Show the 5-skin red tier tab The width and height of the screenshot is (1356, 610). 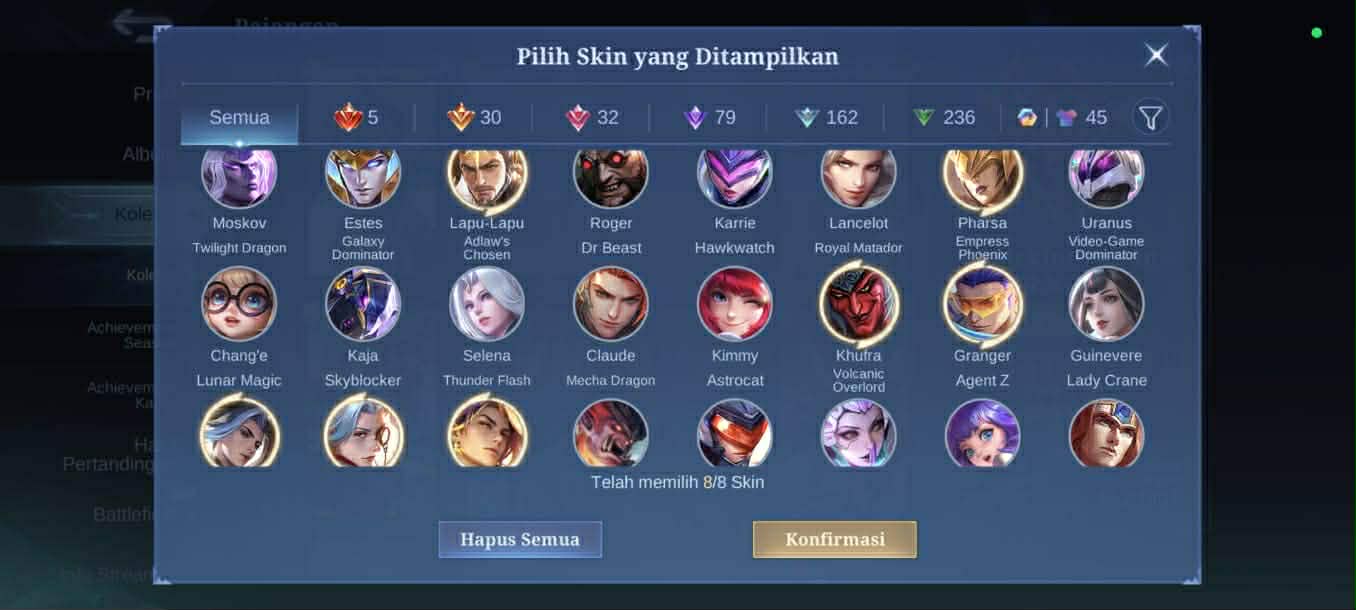coord(356,118)
